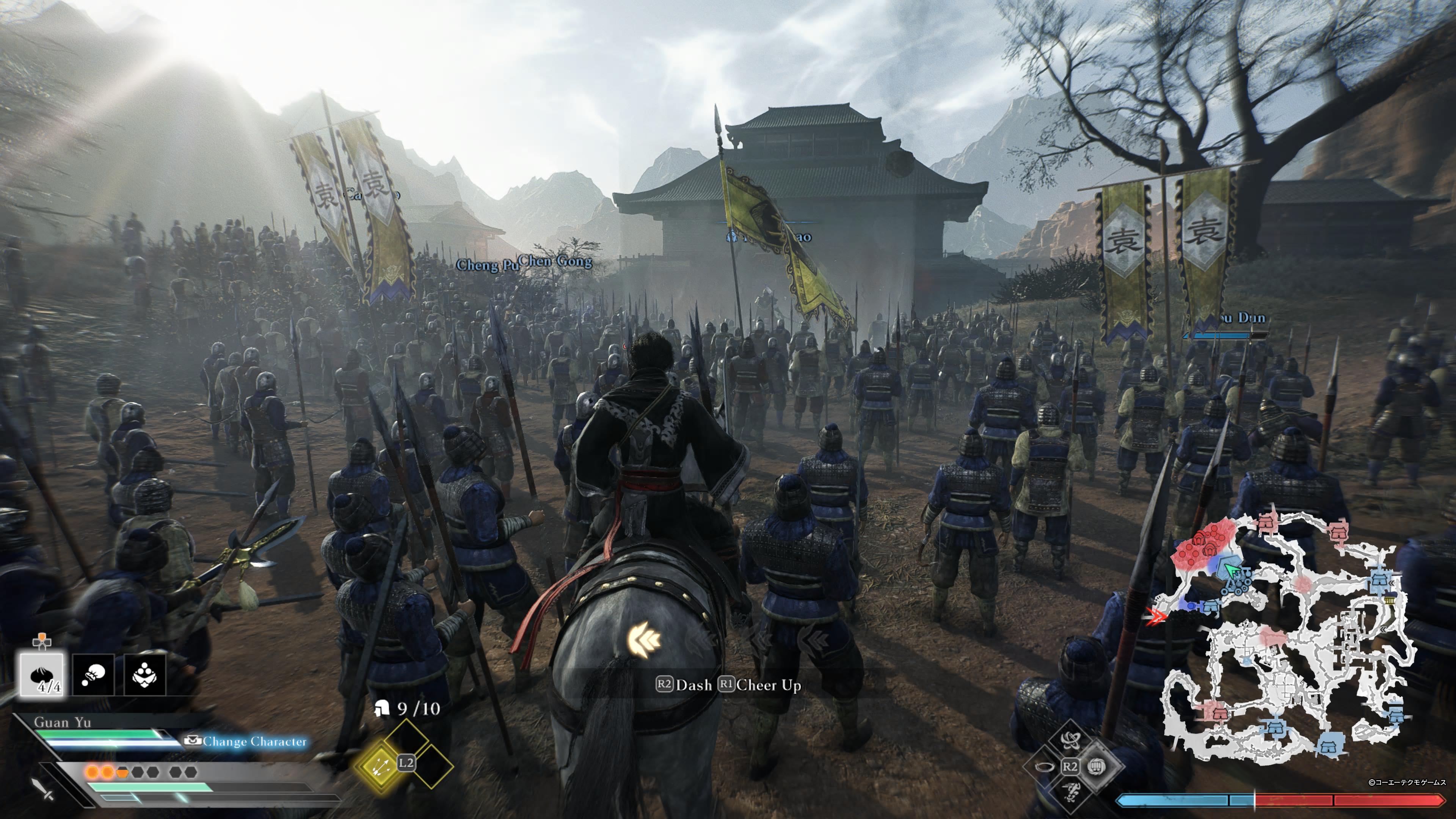The width and height of the screenshot is (1456, 819).
Task: Select the meat bun item slot
Action: point(42,674)
